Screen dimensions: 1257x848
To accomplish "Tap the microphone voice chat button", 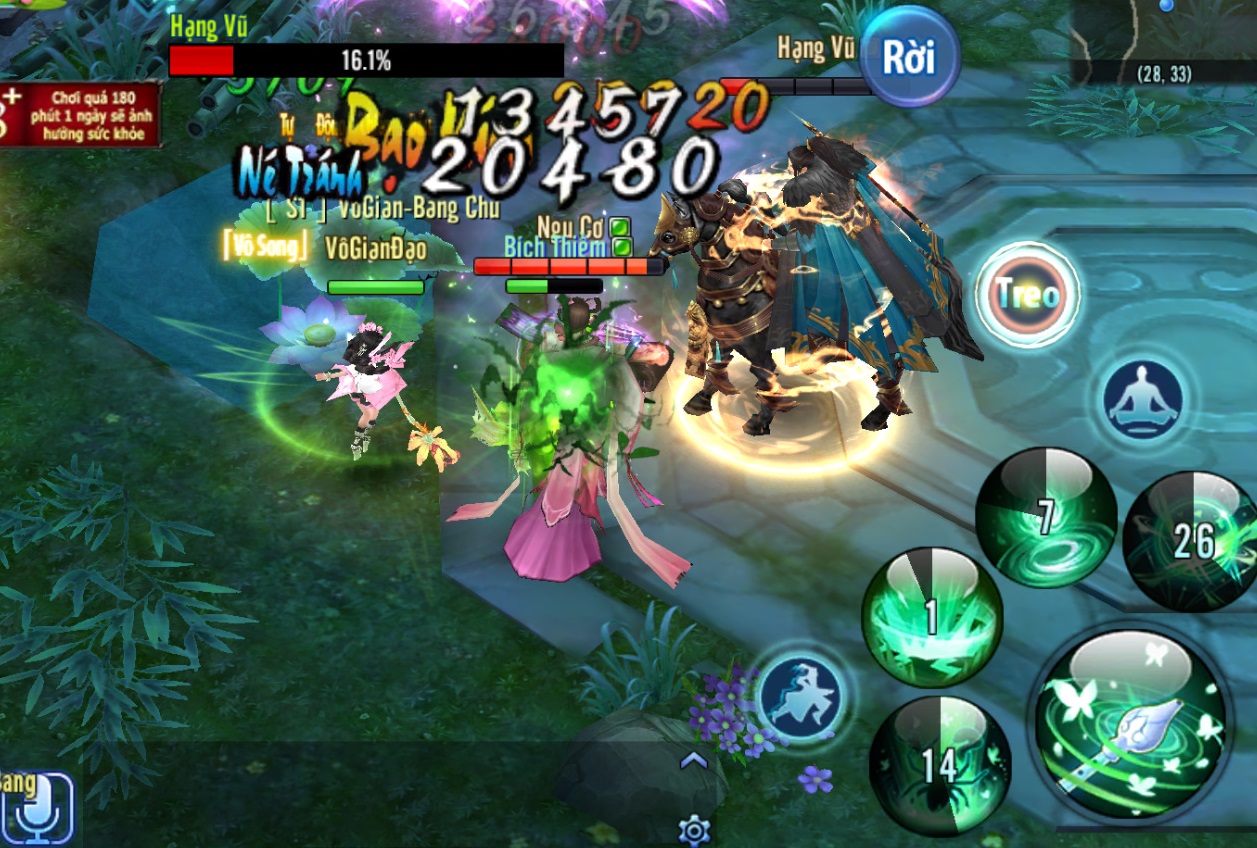I will click(39, 808).
